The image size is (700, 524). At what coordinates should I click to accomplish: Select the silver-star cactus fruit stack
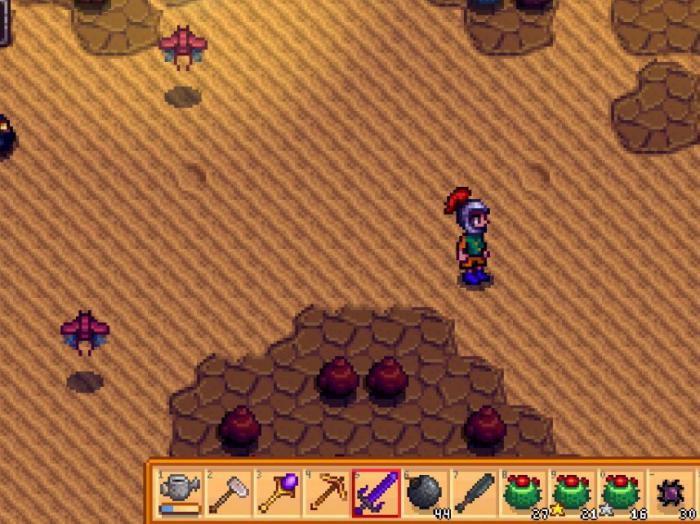click(621, 492)
